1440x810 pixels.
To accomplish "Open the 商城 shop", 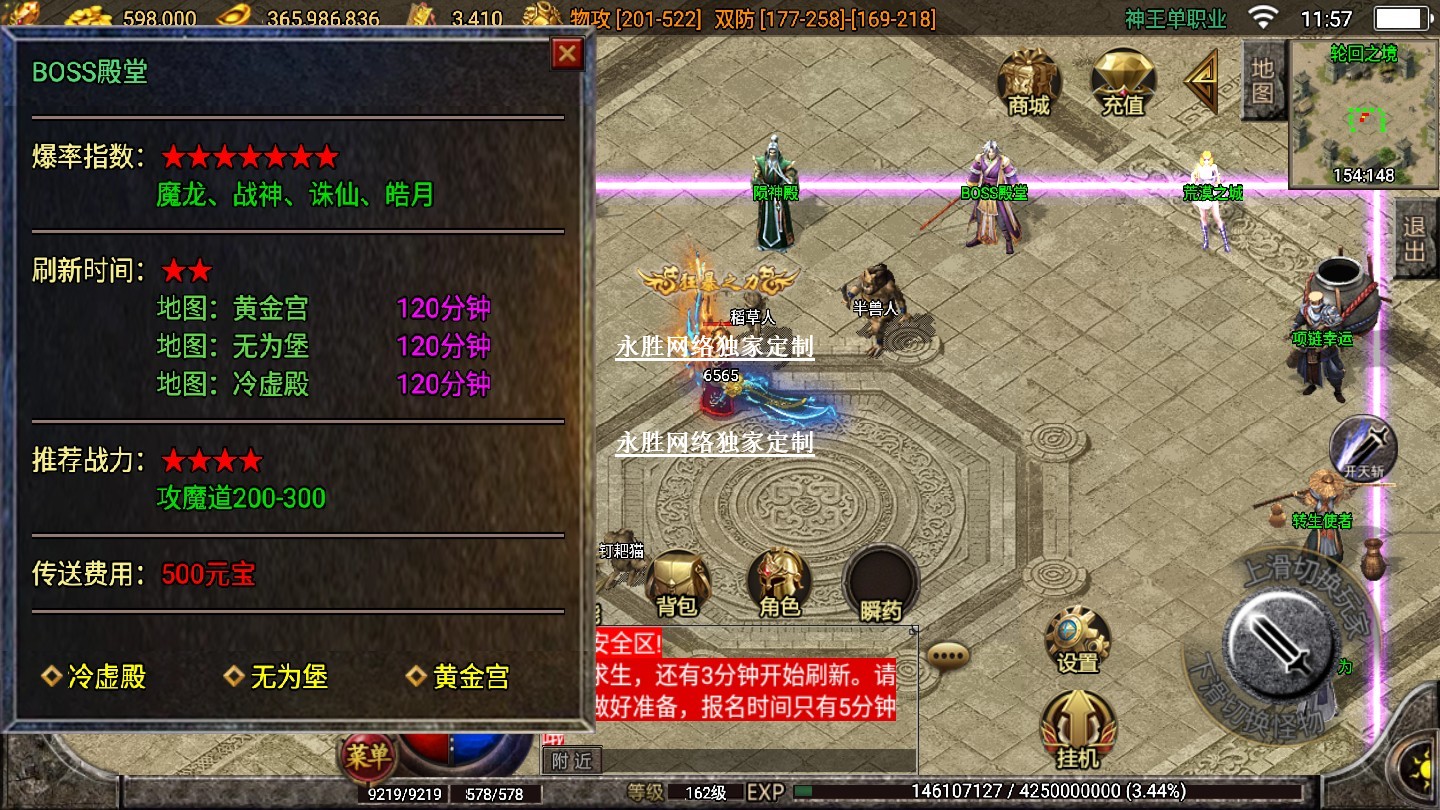I will tap(1029, 80).
